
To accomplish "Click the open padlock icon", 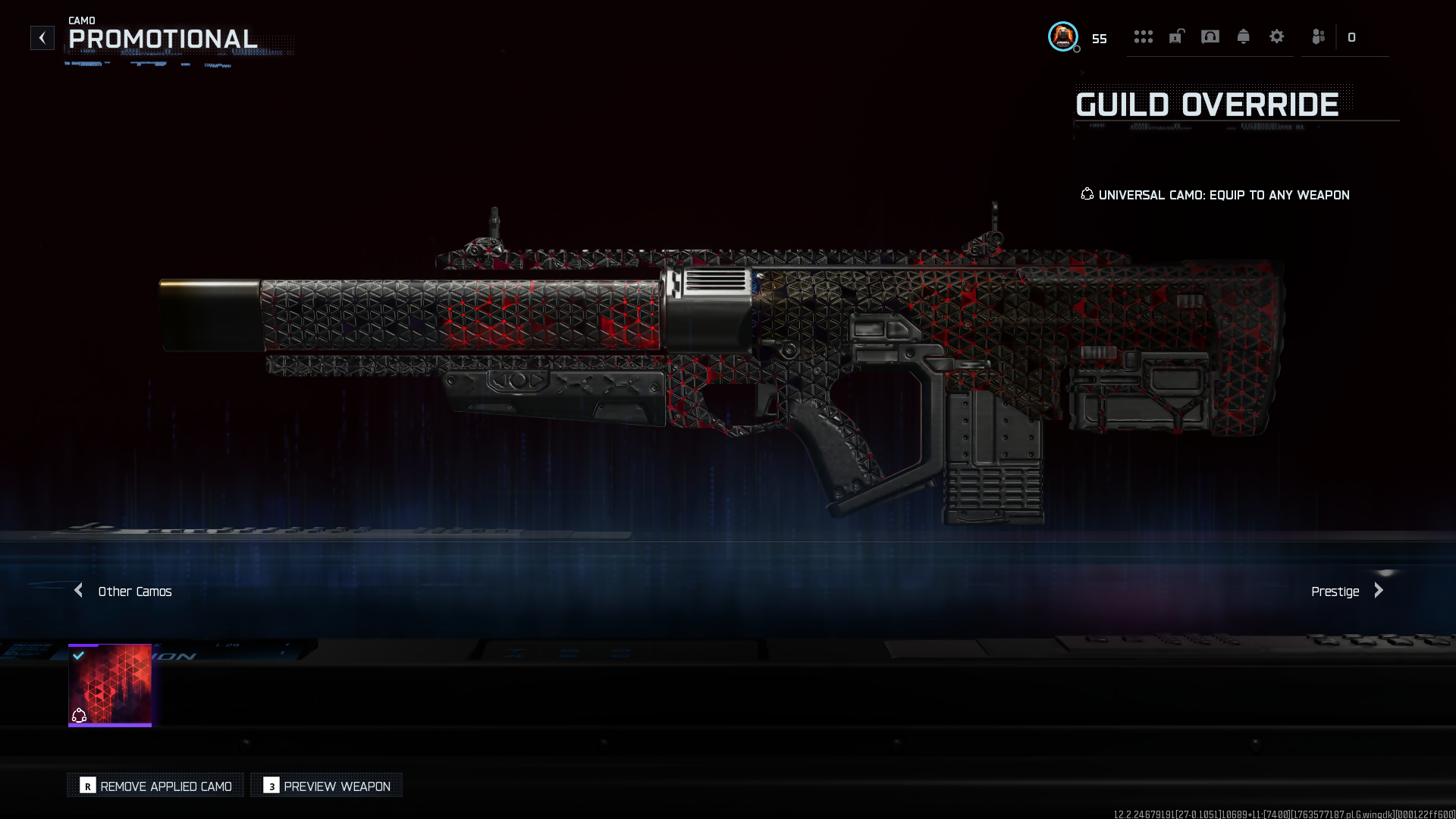I will 1176,37.
